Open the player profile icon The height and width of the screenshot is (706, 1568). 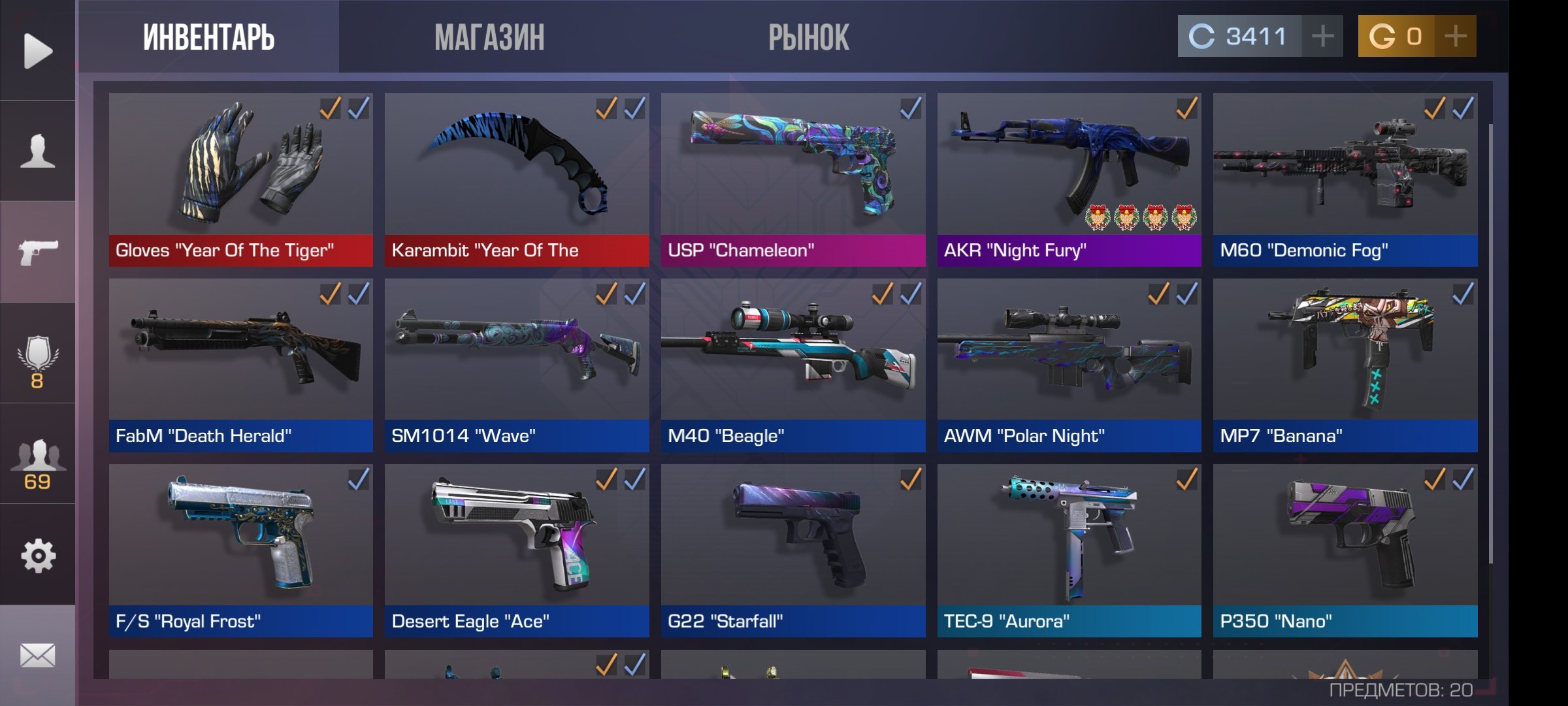tap(37, 151)
